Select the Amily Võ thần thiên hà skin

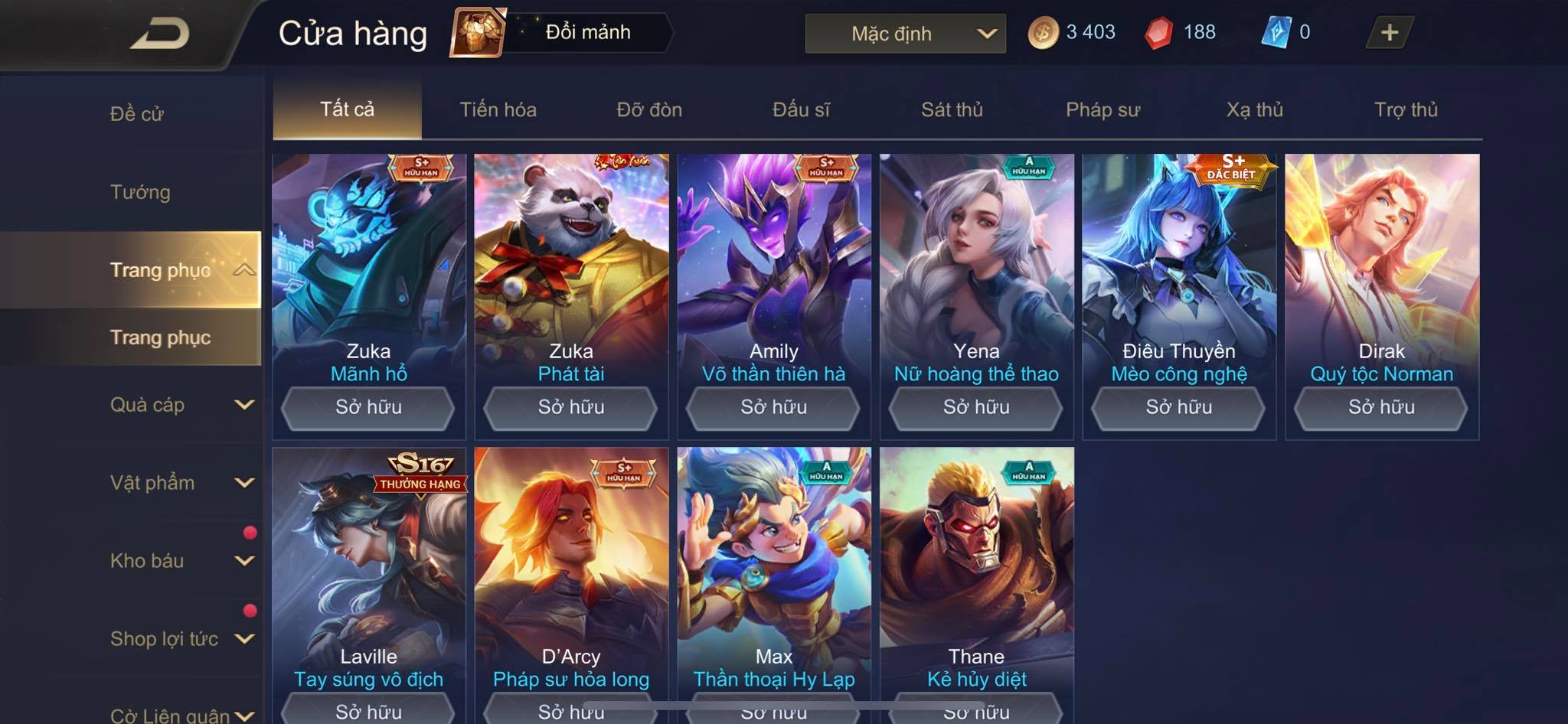(773, 268)
